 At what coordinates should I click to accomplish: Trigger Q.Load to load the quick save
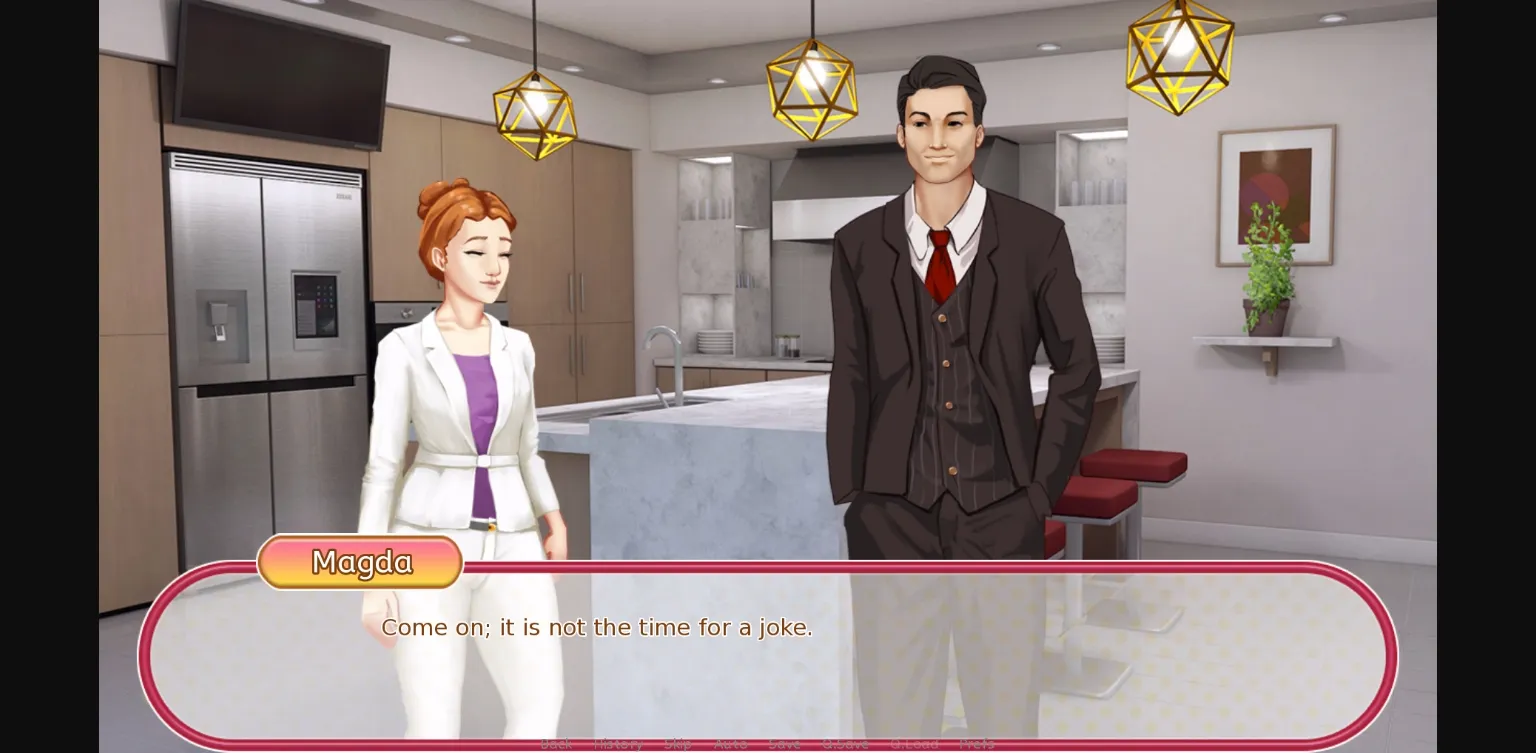click(x=913, y=744)
